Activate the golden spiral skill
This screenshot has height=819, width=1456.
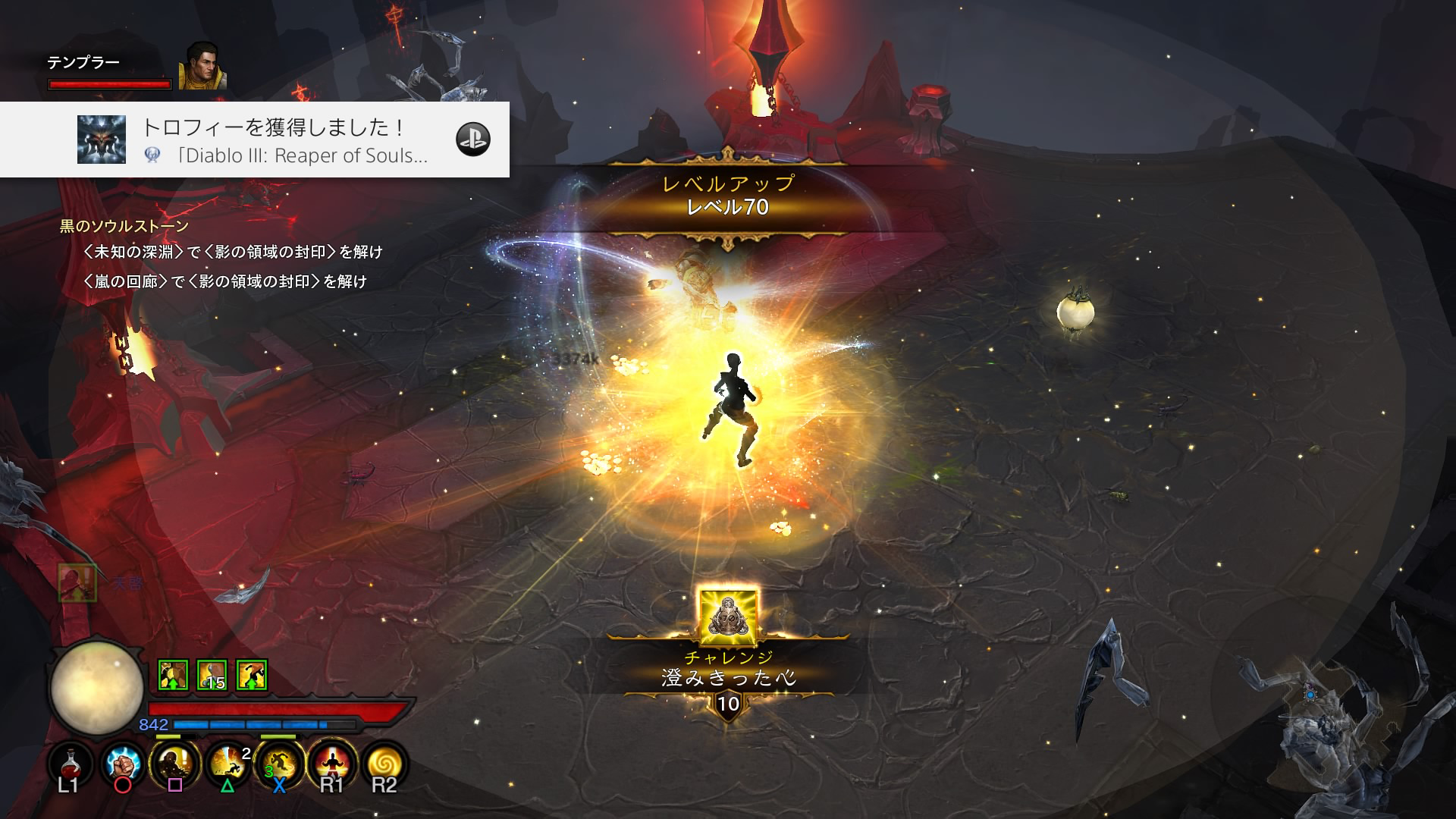pyautogui.click(x=384, y=764)
